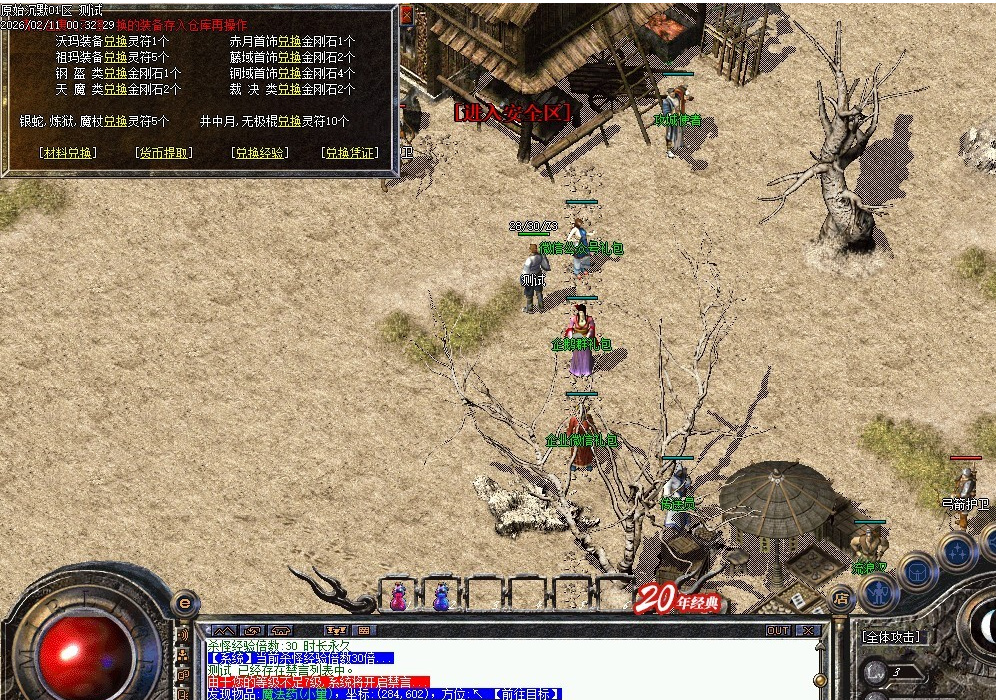Viewport: 996px width, 700px height.
Task: Exchange 赤月首饰 for 1 金刚石
Action: [x=289, y=42]
